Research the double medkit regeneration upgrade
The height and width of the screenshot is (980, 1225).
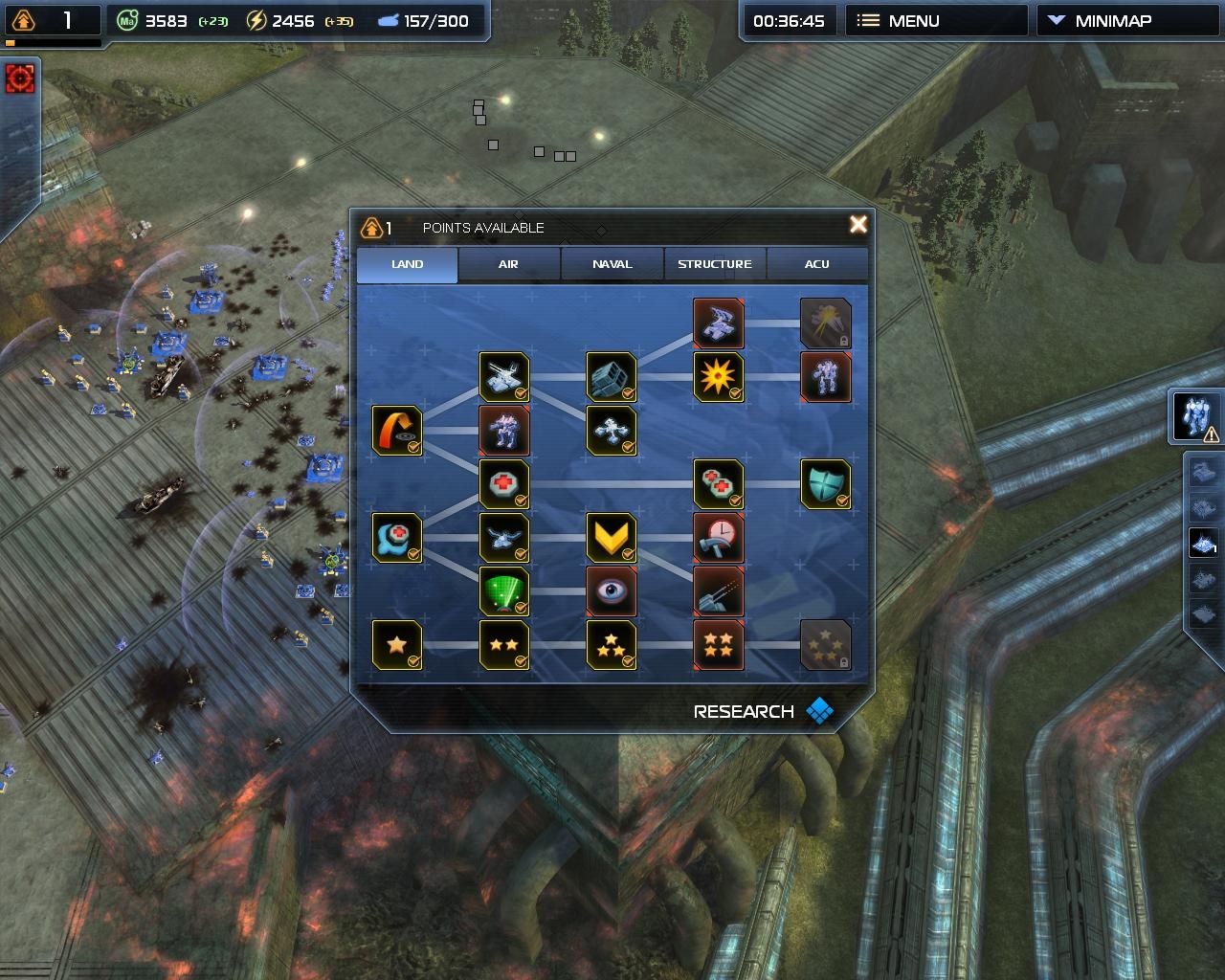coord(718,484)
